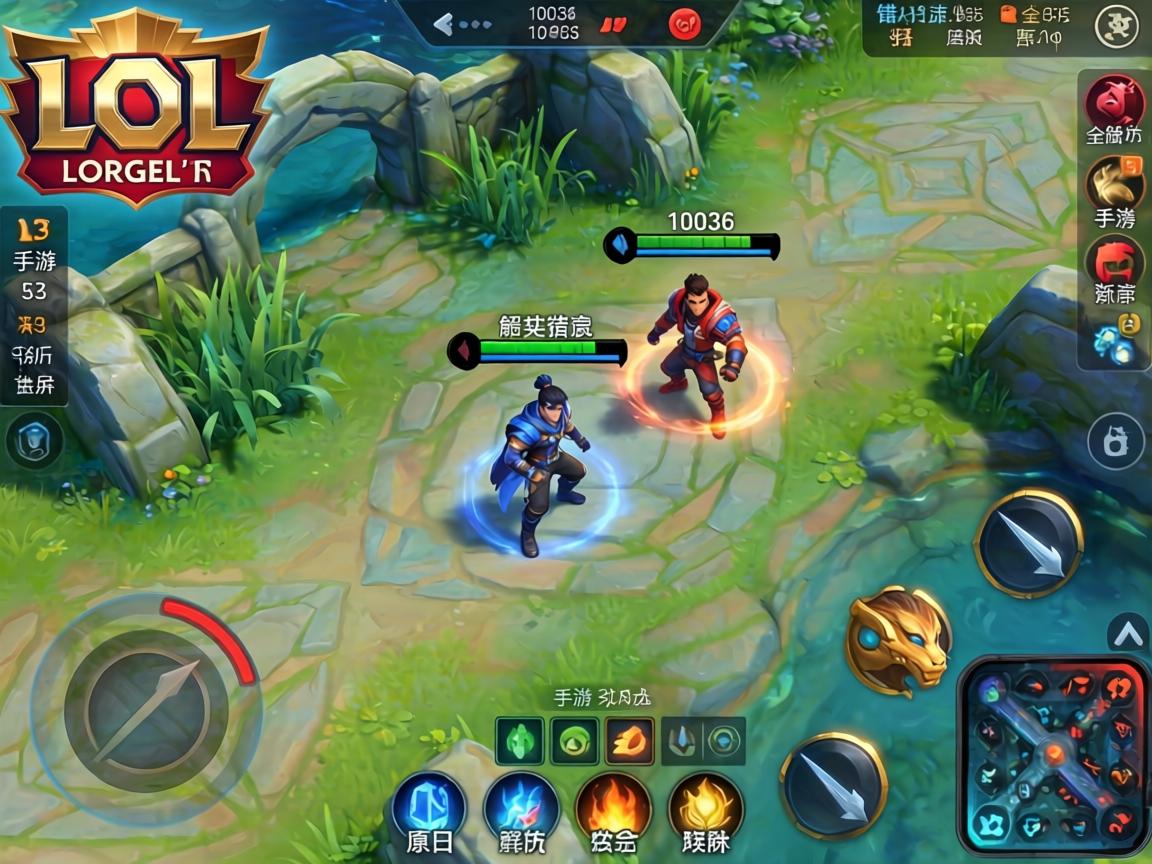The width and height of the screenshot is (1152, 864).
Task: Toggle the camera lock button
Action: click(1116, 441)
